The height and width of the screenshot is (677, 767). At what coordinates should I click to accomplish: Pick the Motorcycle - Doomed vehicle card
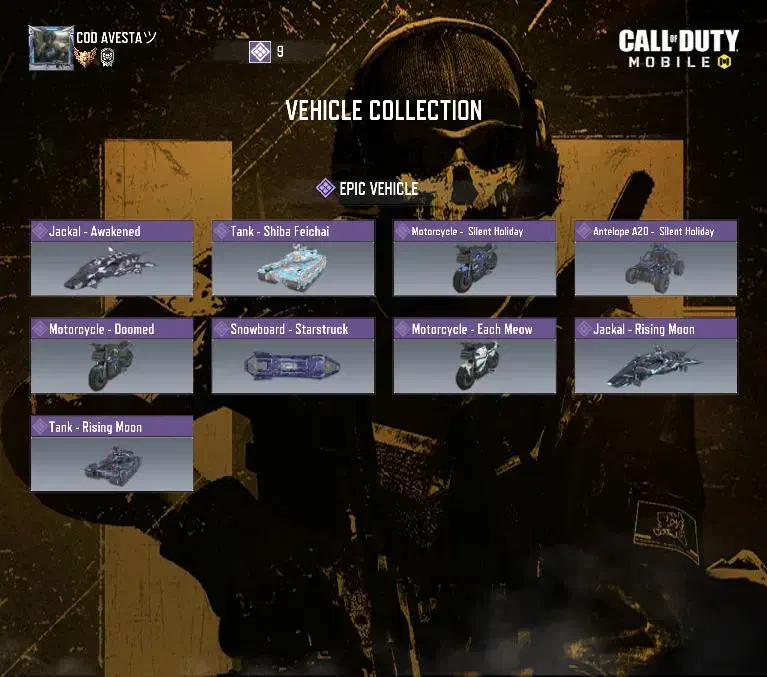(x=112, y=357)
